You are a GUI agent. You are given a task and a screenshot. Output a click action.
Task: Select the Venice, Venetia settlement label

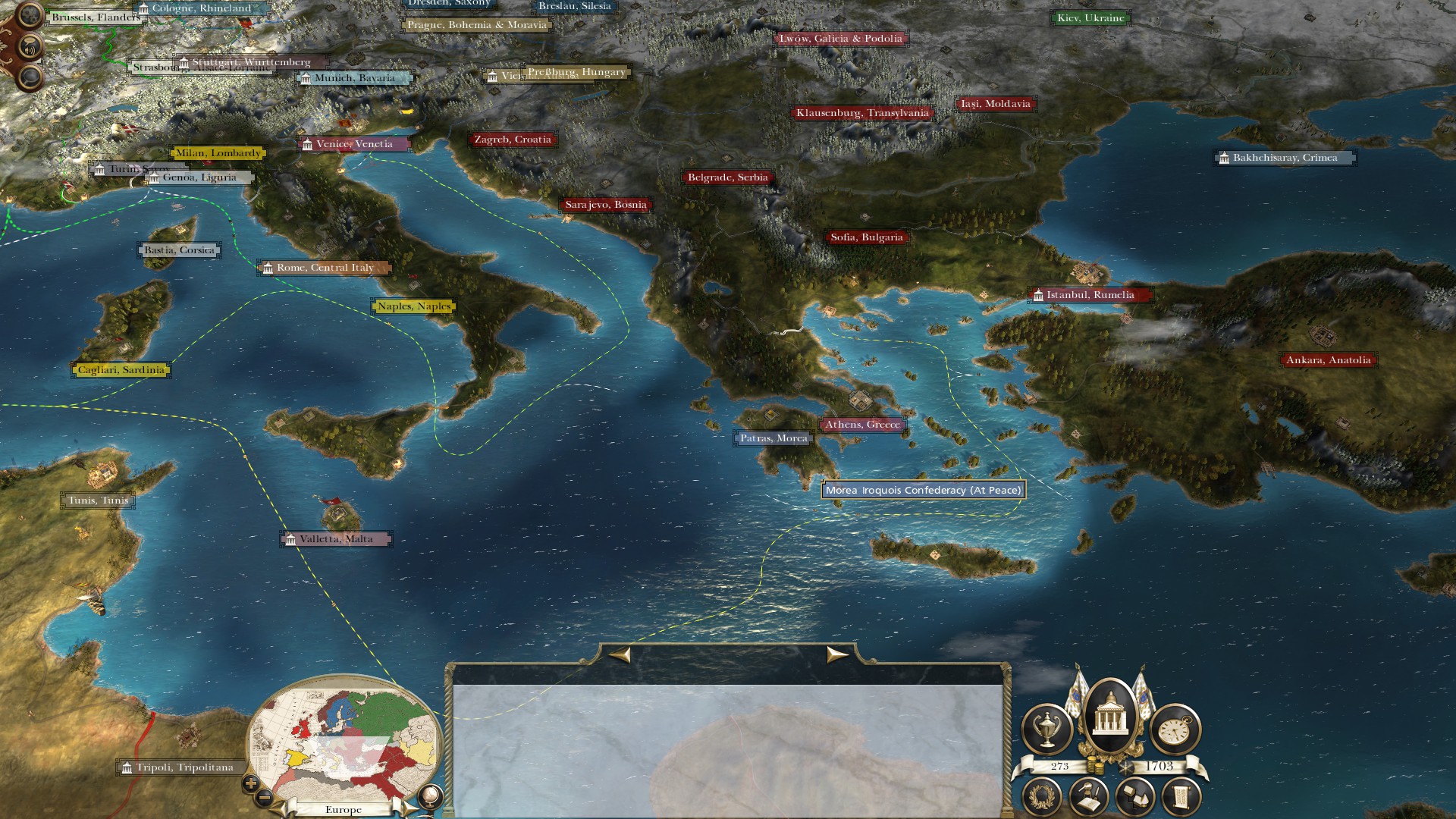354,144
